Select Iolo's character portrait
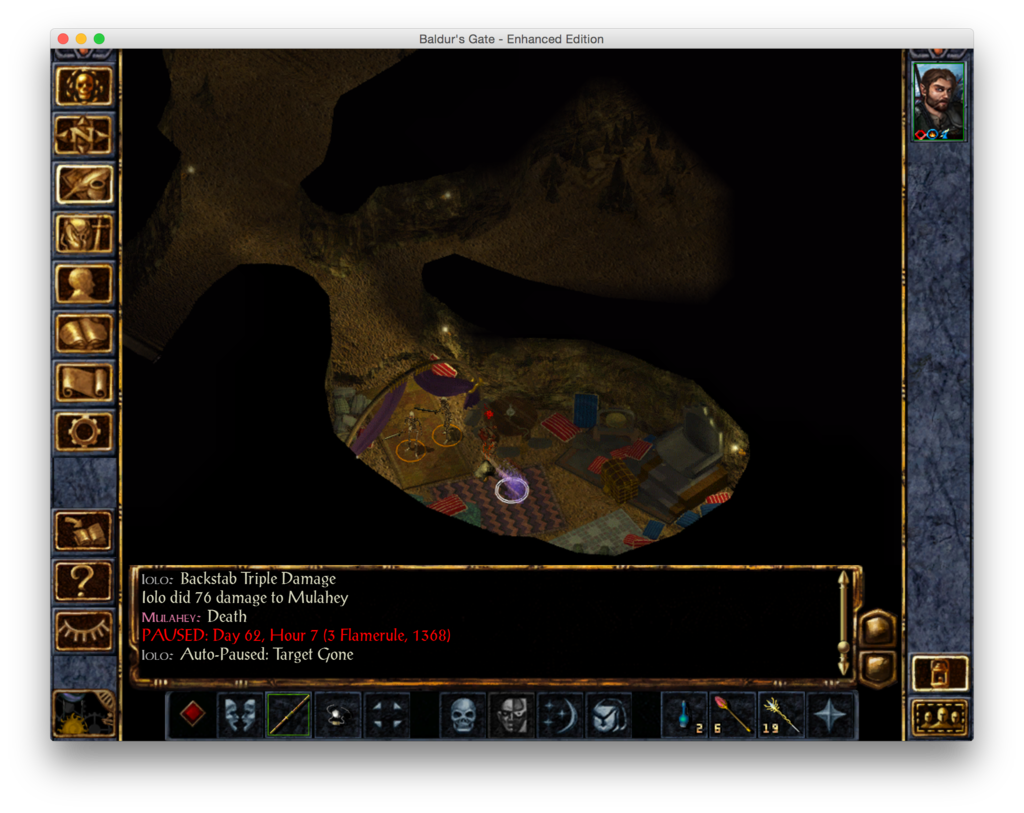The width and height of the screenshot is (1024, 813). (939, 101)
